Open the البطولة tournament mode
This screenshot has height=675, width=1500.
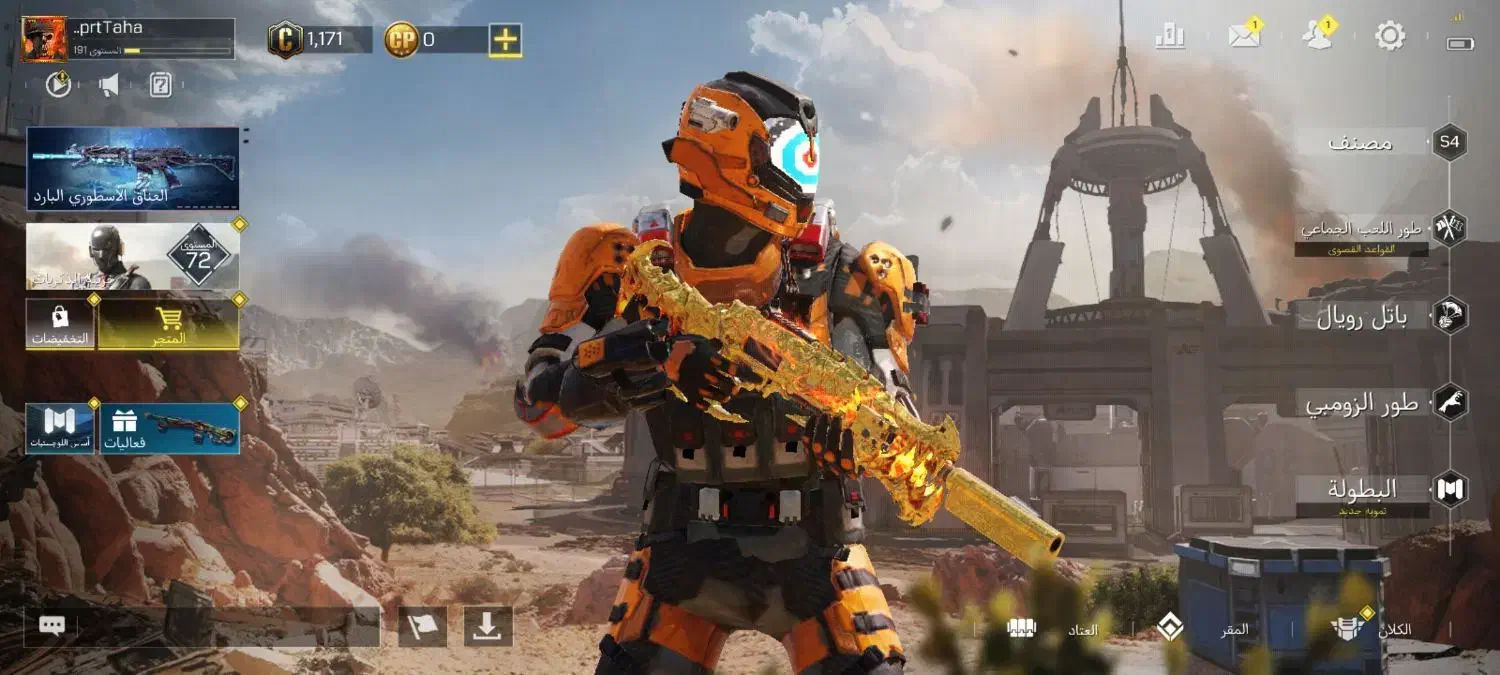[x=1362, y=490]
